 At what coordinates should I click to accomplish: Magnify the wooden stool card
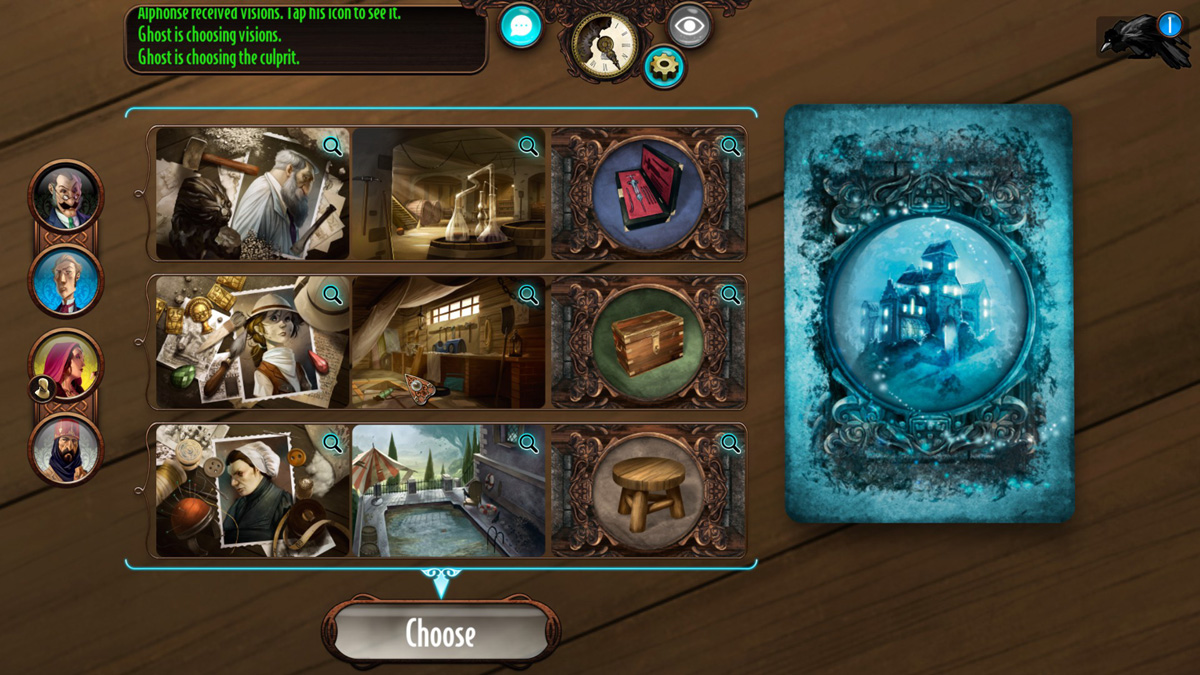pyautogui.click(x=730, y=443)
